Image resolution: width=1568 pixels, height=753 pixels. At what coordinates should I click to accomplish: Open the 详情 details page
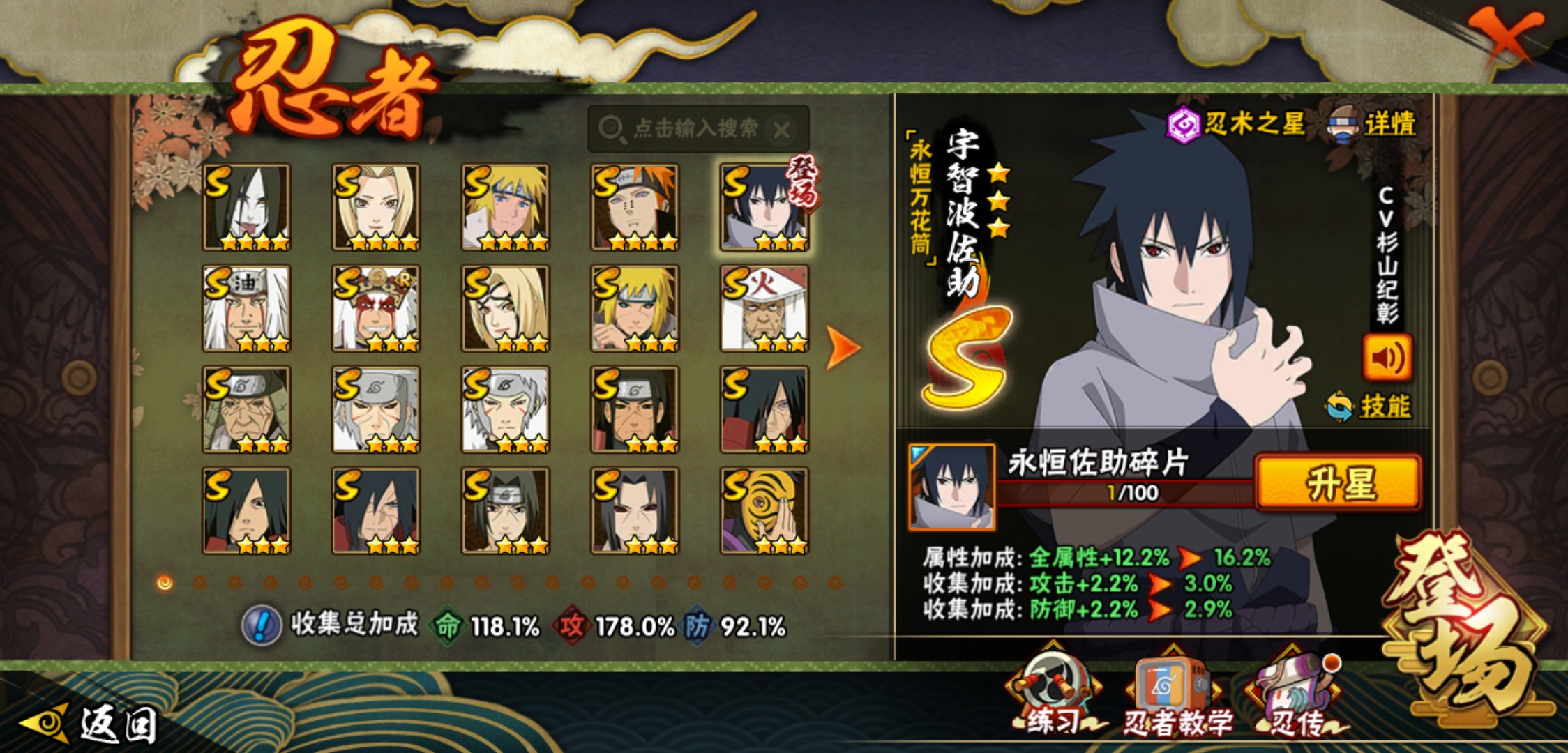[x=1374, y=125]
